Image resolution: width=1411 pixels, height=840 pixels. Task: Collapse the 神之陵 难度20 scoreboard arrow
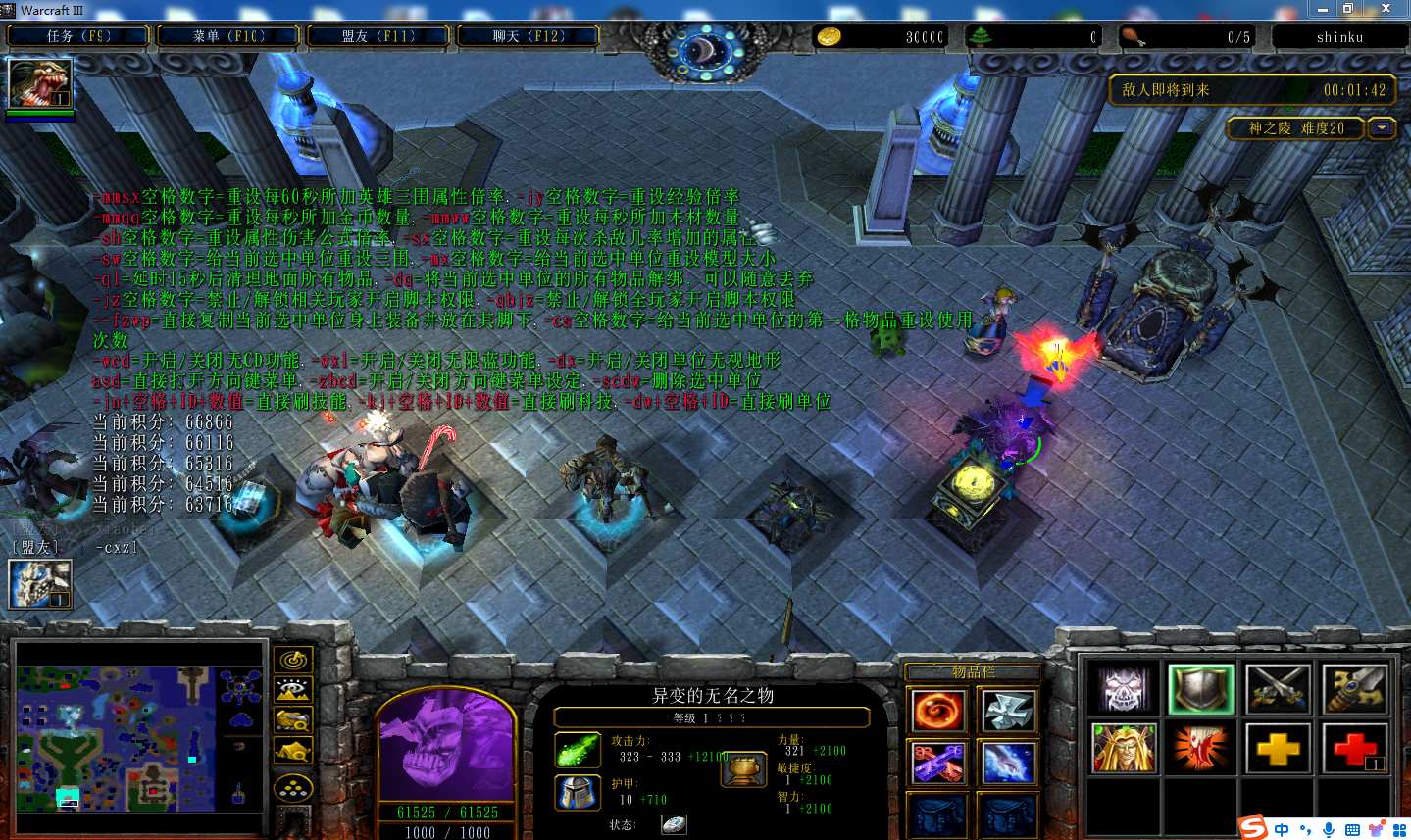pos(1383,128)
